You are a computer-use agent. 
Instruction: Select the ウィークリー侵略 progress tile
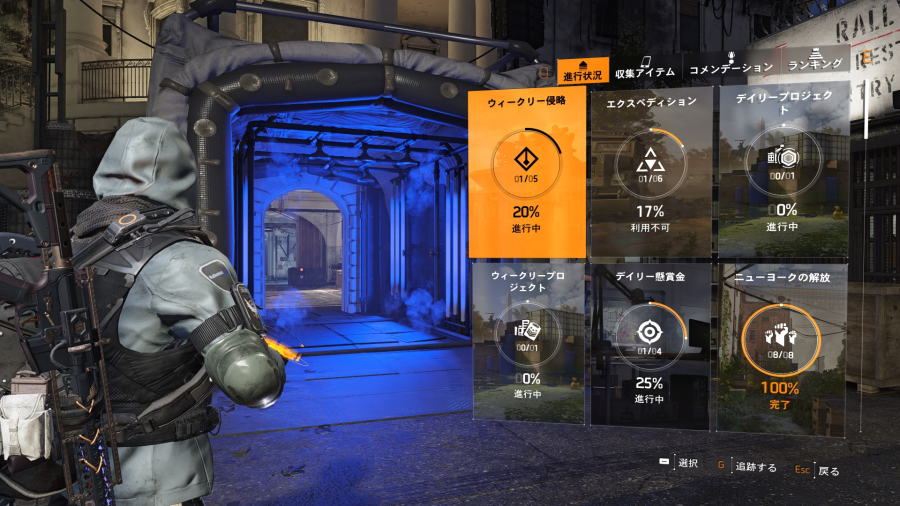527,171
